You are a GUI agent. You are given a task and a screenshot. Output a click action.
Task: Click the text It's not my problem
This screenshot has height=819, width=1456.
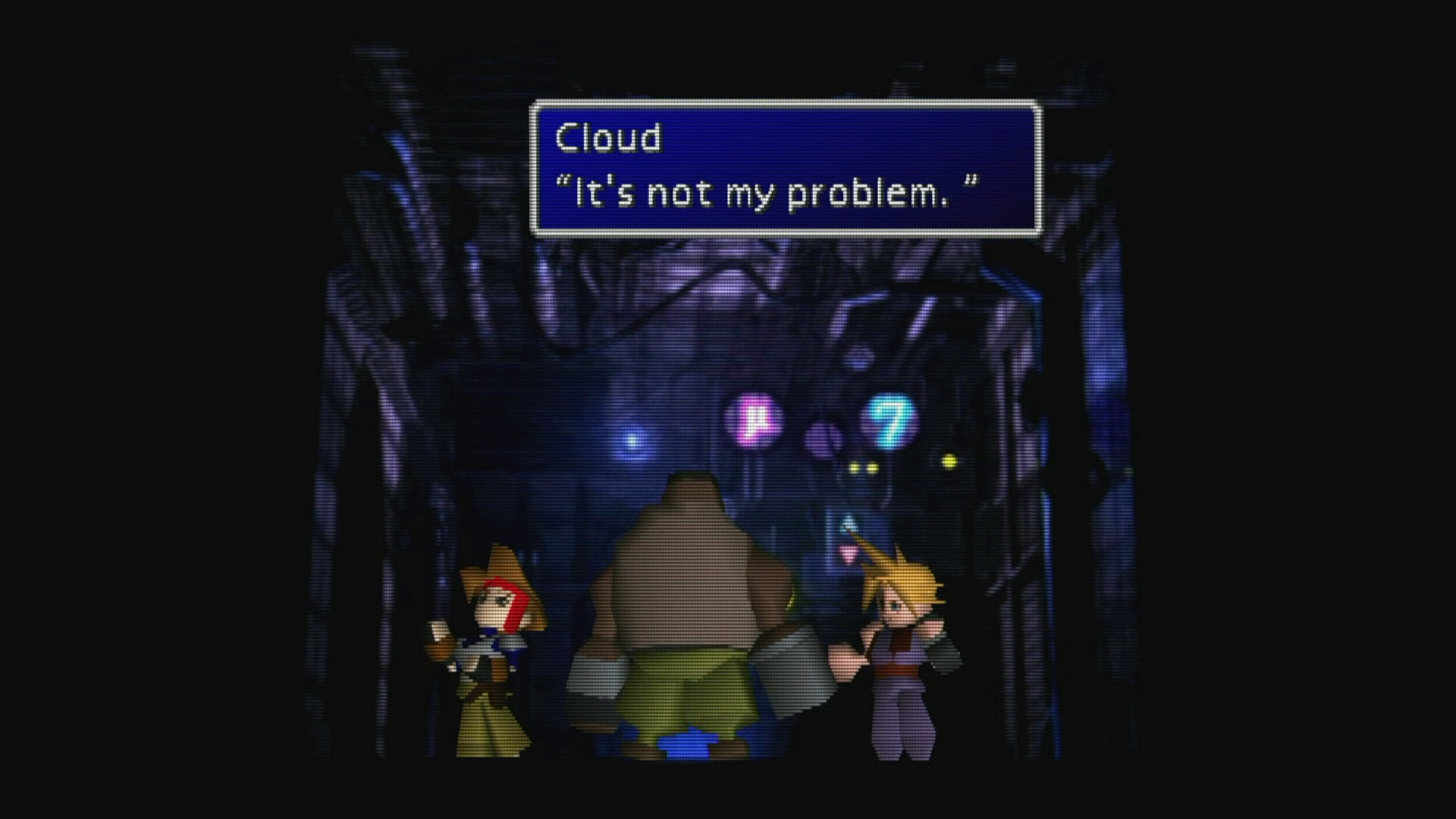click(766, 193)
